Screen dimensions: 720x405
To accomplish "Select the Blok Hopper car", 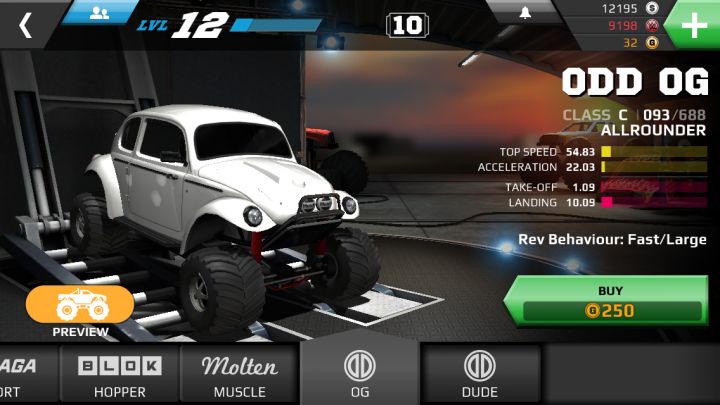I will [x=120, y=375].
